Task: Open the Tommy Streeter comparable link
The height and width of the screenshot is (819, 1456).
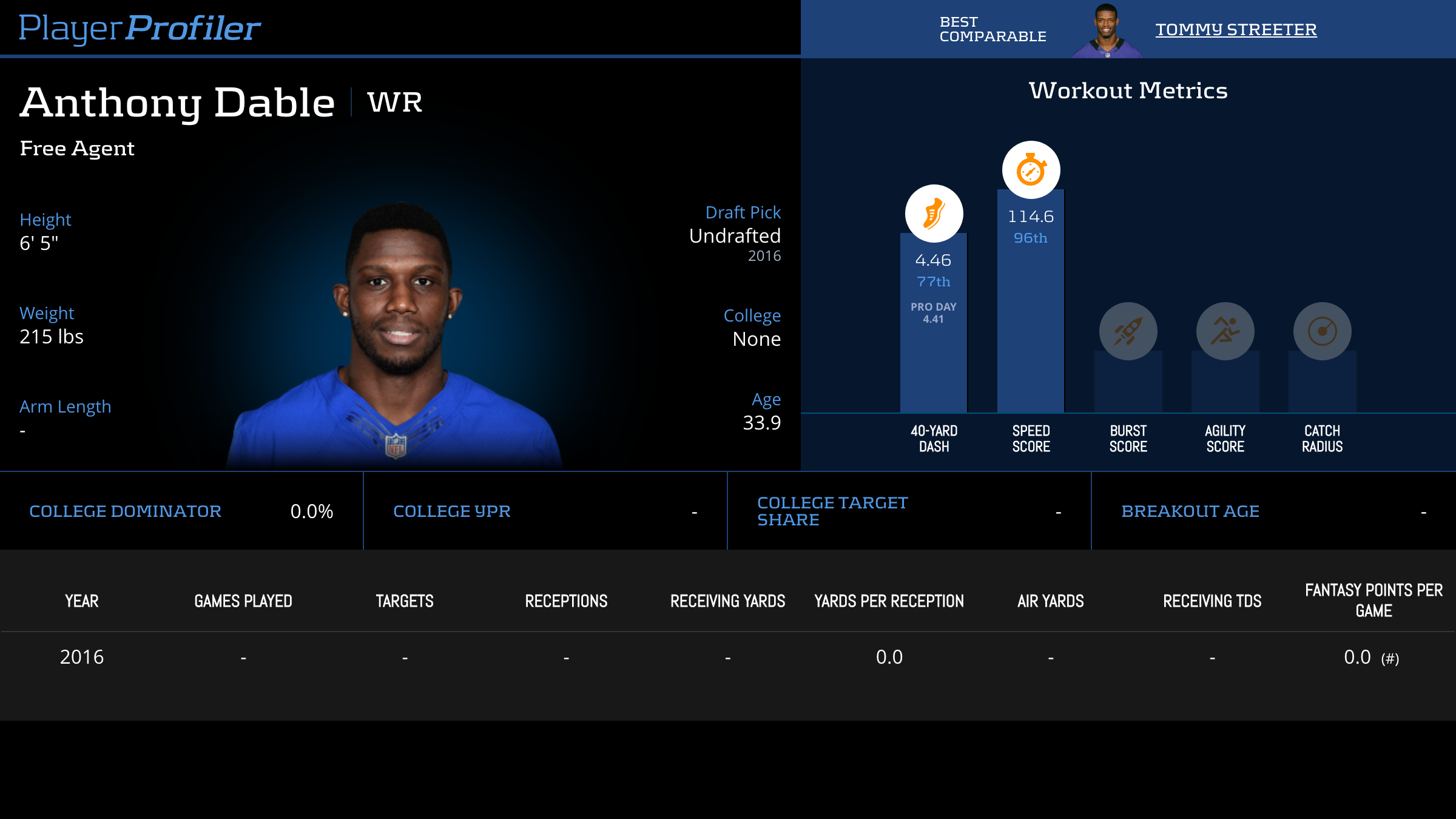Action: [x=1236, y=29]
